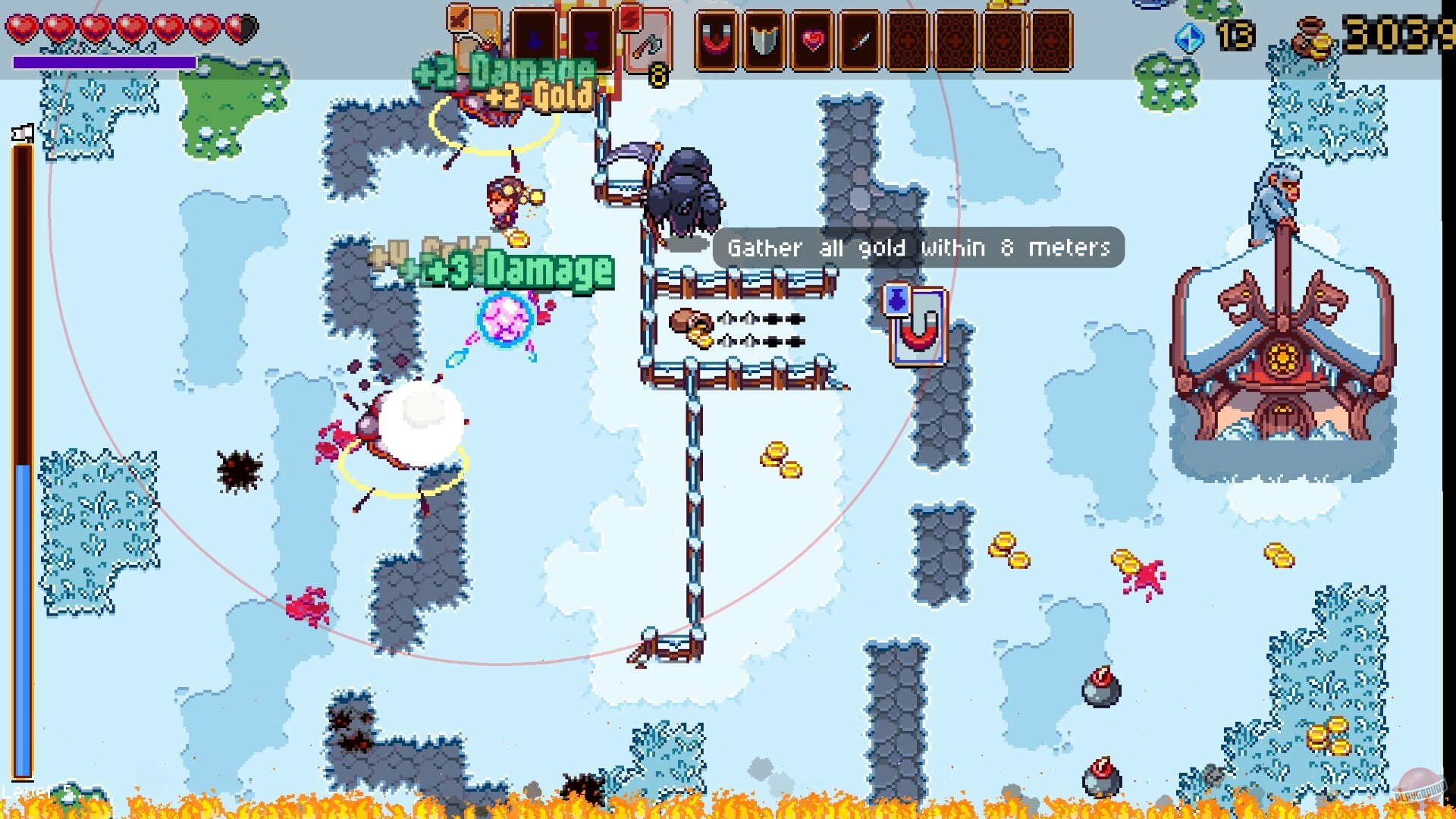
Task: Select the silver shield card
Action: tap(764, 42)
